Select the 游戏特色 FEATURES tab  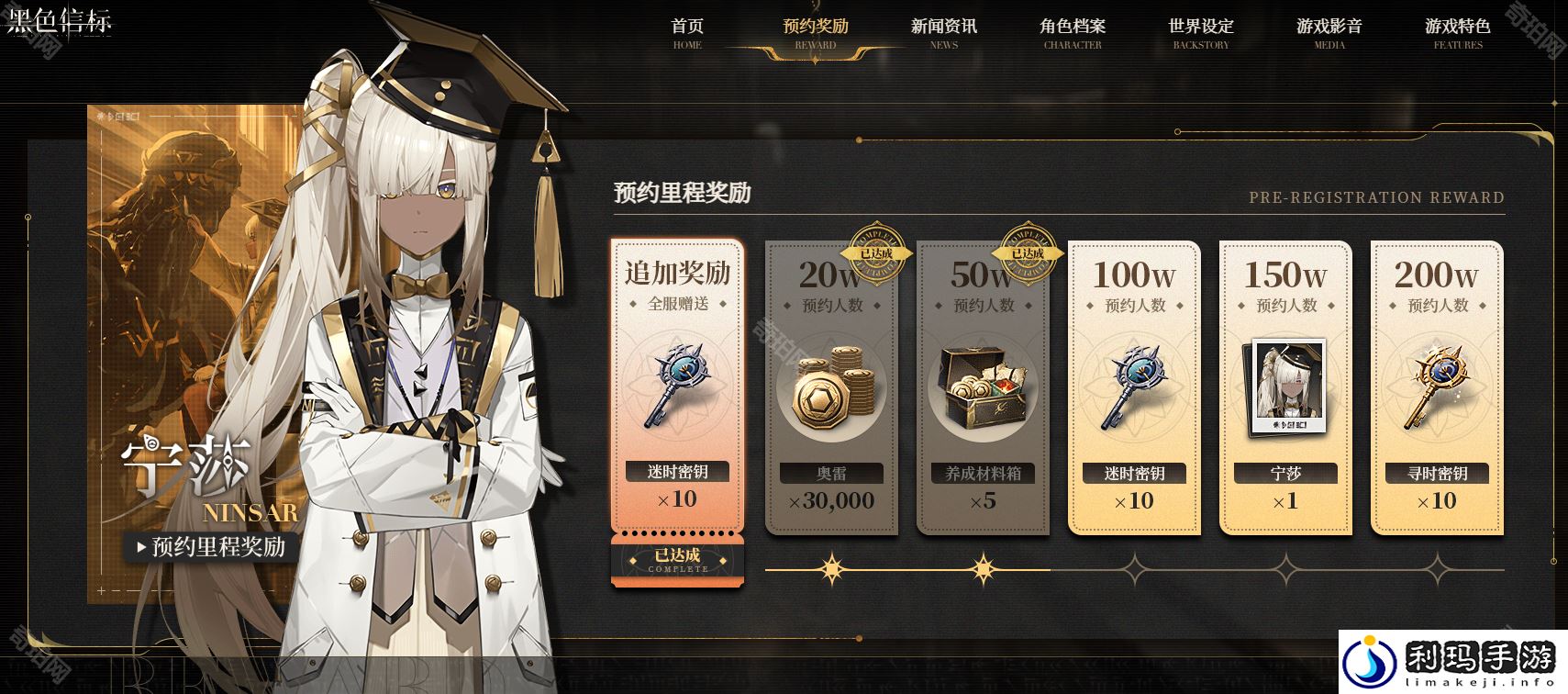(x=1456, y=32)
